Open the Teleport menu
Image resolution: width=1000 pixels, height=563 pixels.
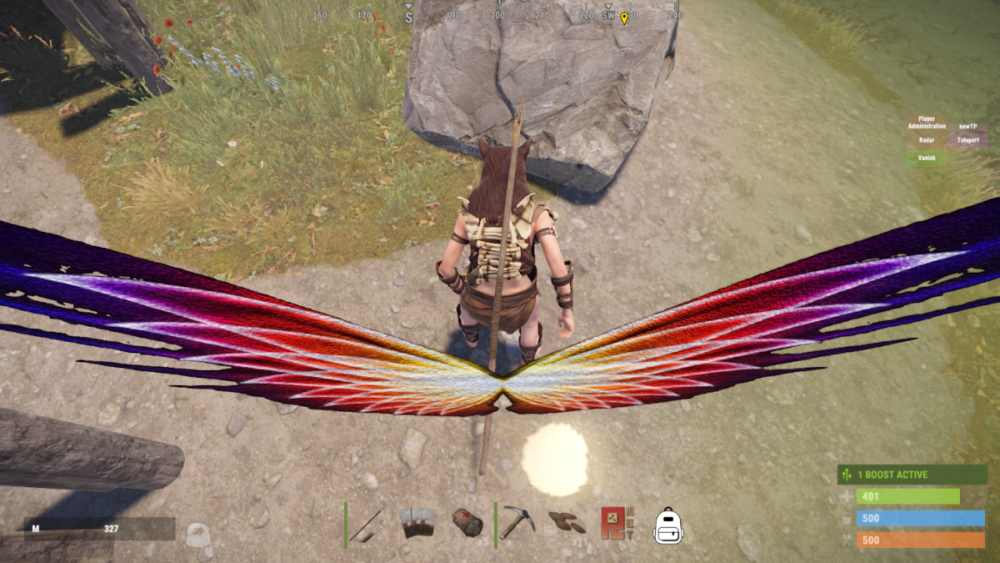pyautogui.click(x=967, y=140)
